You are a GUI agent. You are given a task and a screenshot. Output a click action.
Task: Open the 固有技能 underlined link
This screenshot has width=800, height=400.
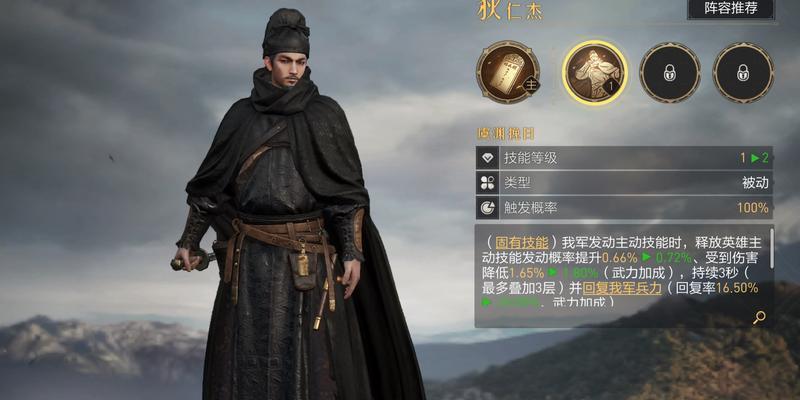point(522,243)
